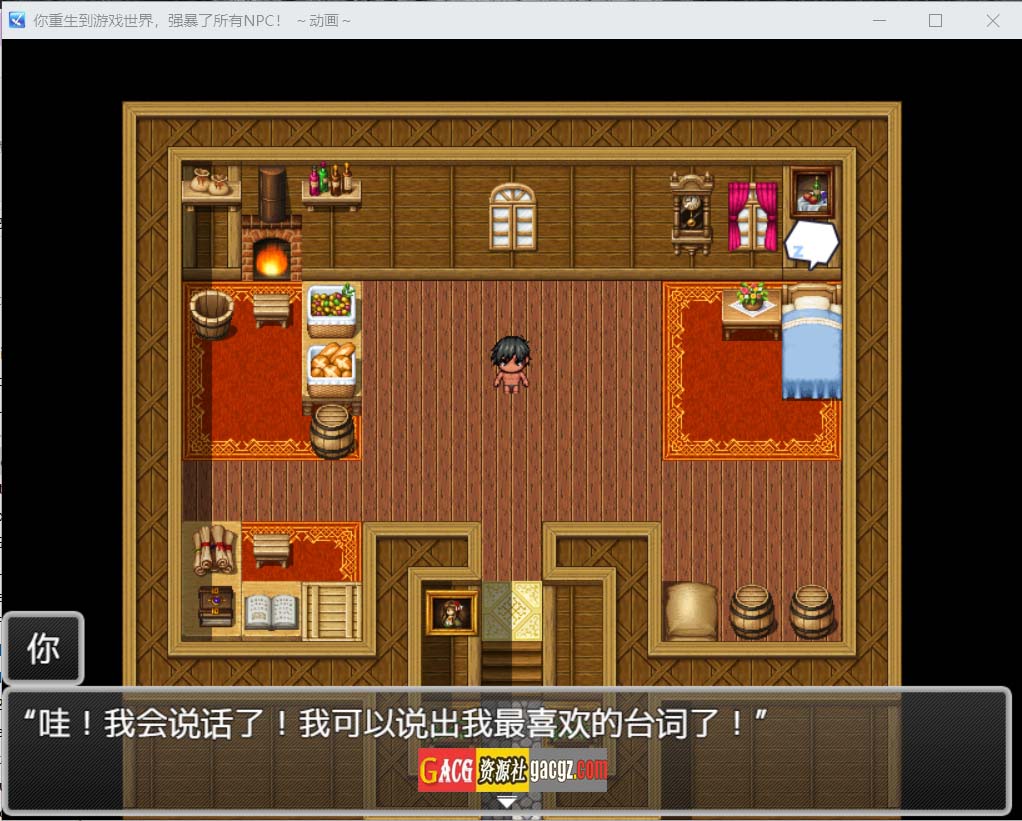Minimize the game window
Viewport: 1022px width, 821px height.
879,20
